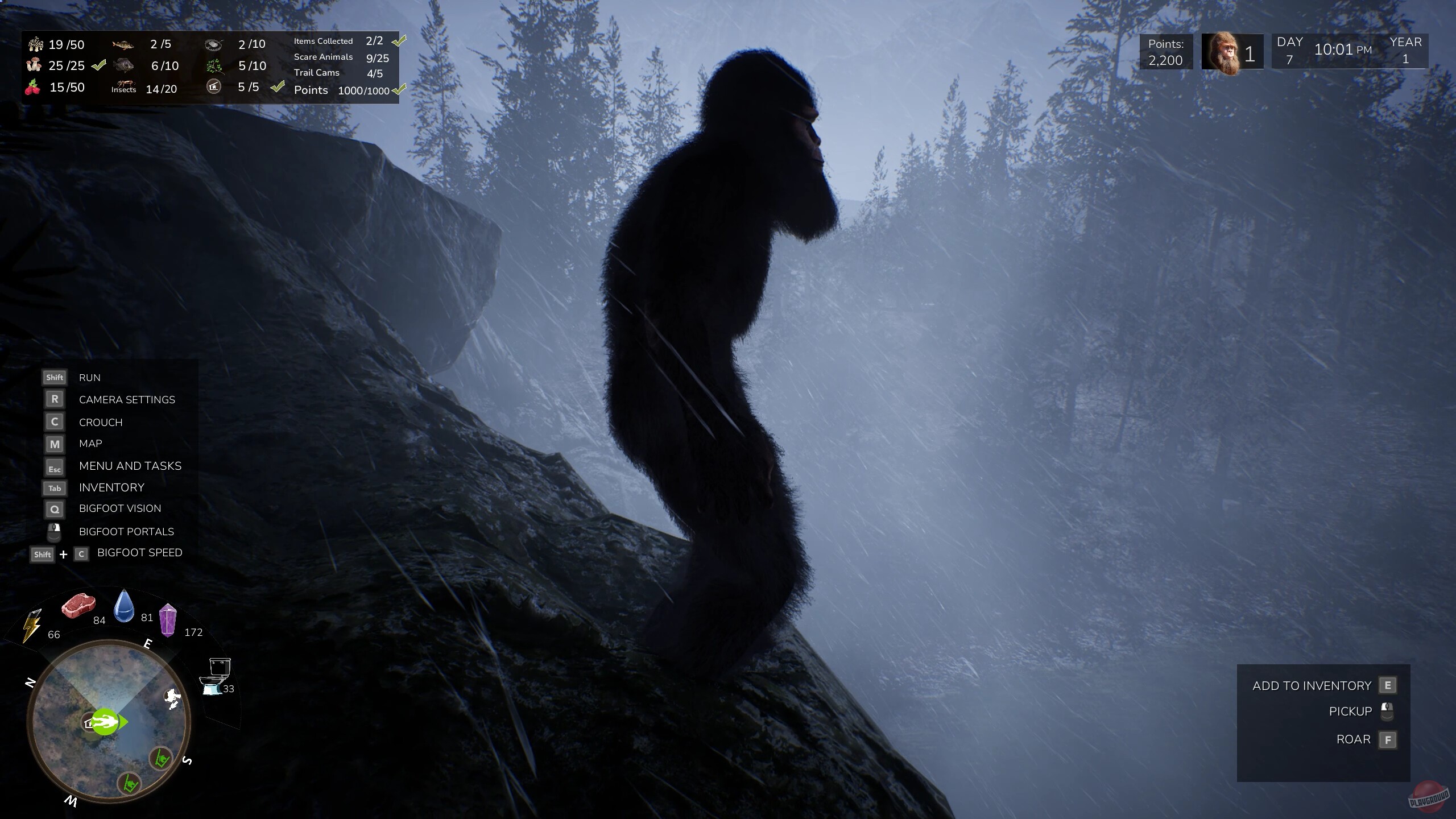This screenshot has height=819, width=1456.
Task: Select the fish counter icon
Action: (124, 44)
